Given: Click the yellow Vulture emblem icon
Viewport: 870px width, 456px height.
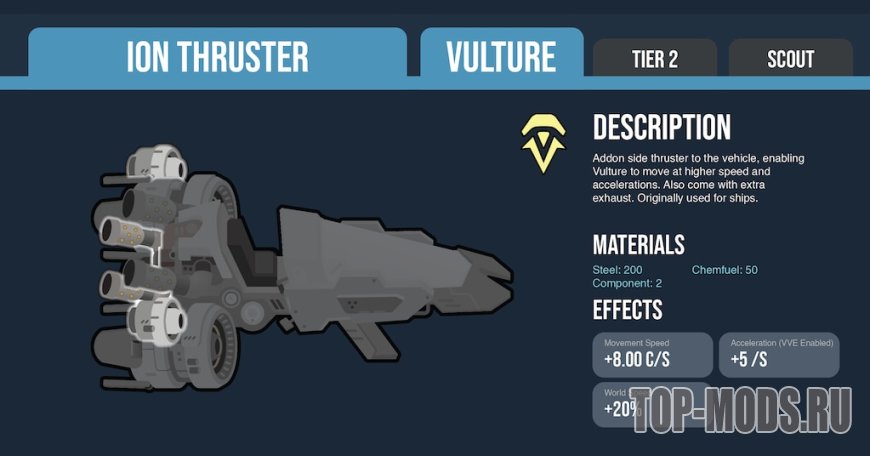Looking at the screenshot, I should [543, 142].
